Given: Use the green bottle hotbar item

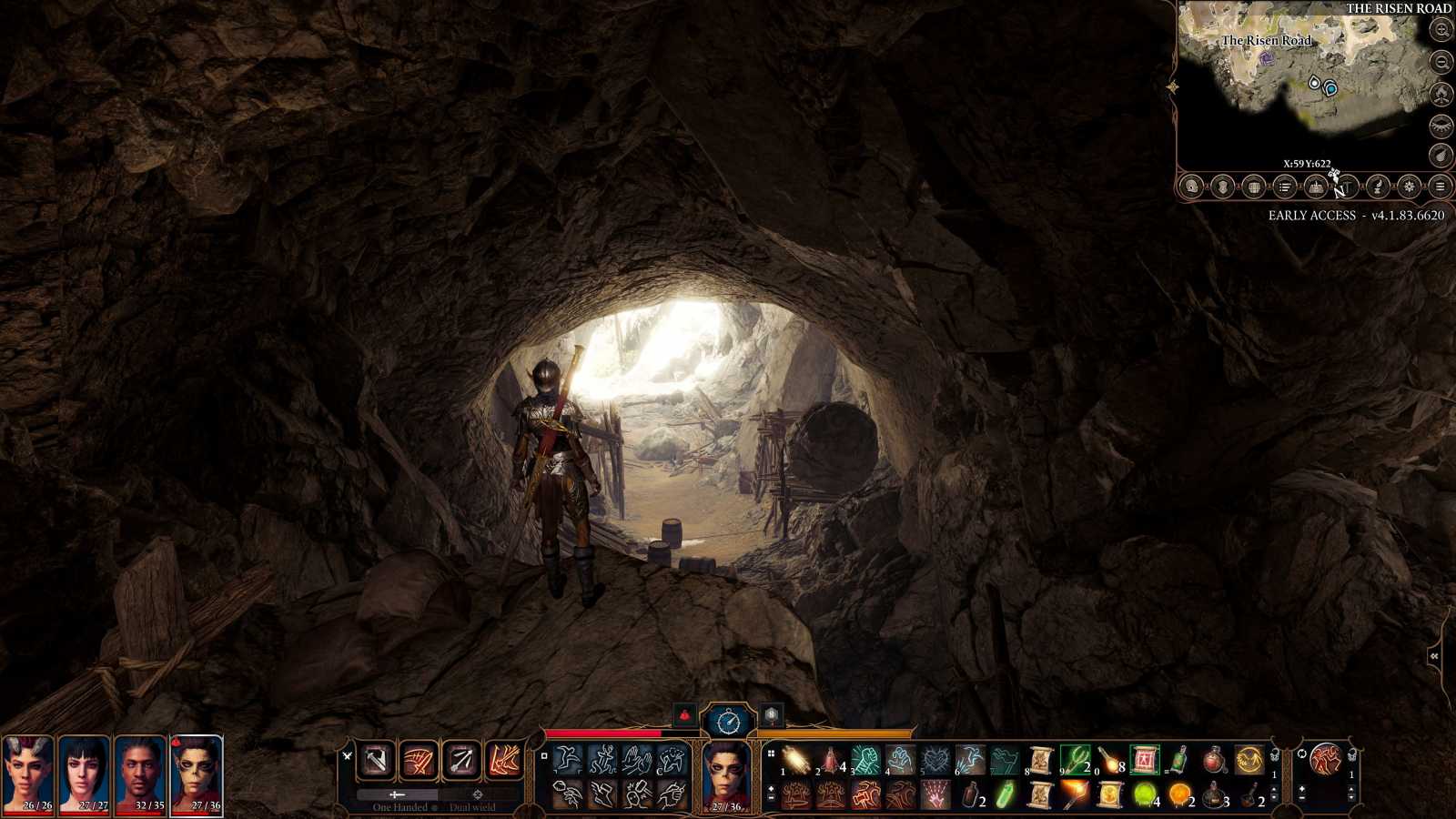Looking at the screenshot, I should pyautogui.click(x=1178, y=759).
